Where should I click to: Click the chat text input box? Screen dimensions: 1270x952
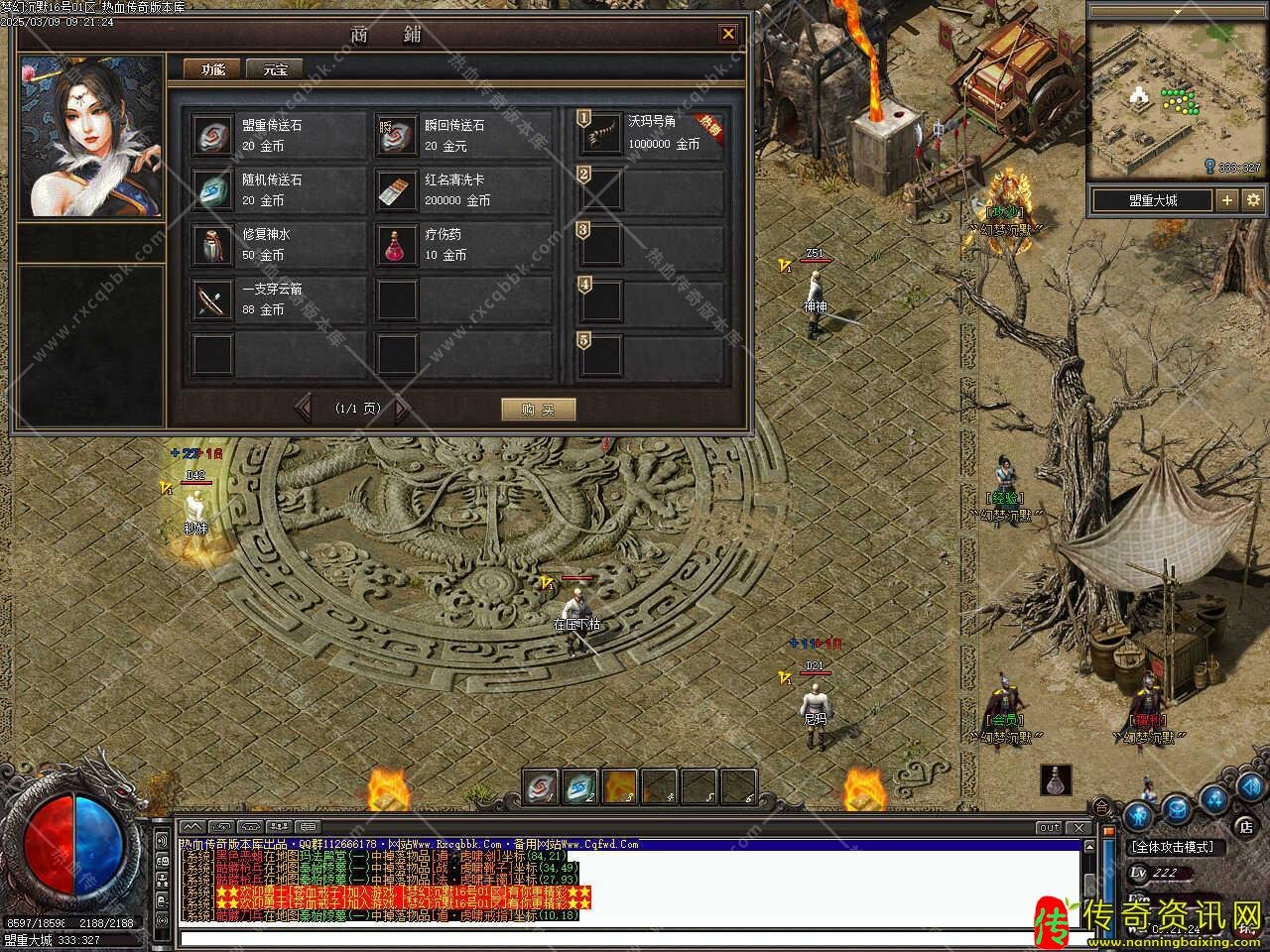[625, 938]
